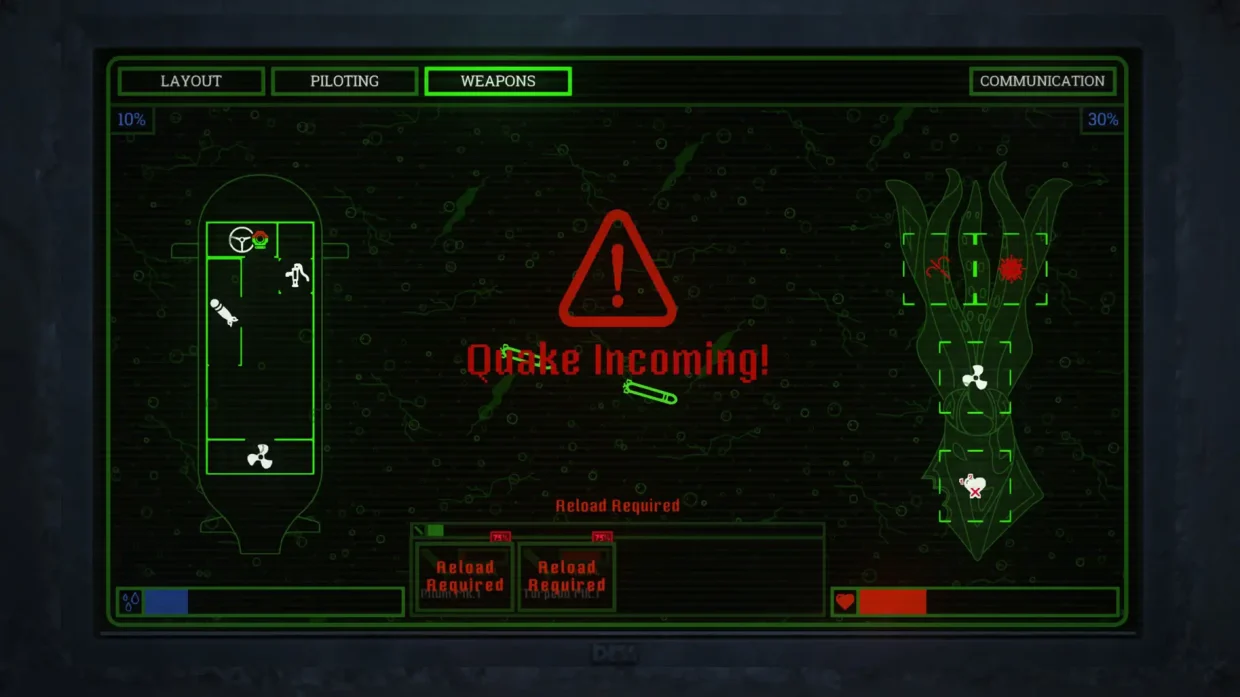Viewport: 1240px width, 697px height.
Task: Select the Weapons tab
Action: coord(498,81)
